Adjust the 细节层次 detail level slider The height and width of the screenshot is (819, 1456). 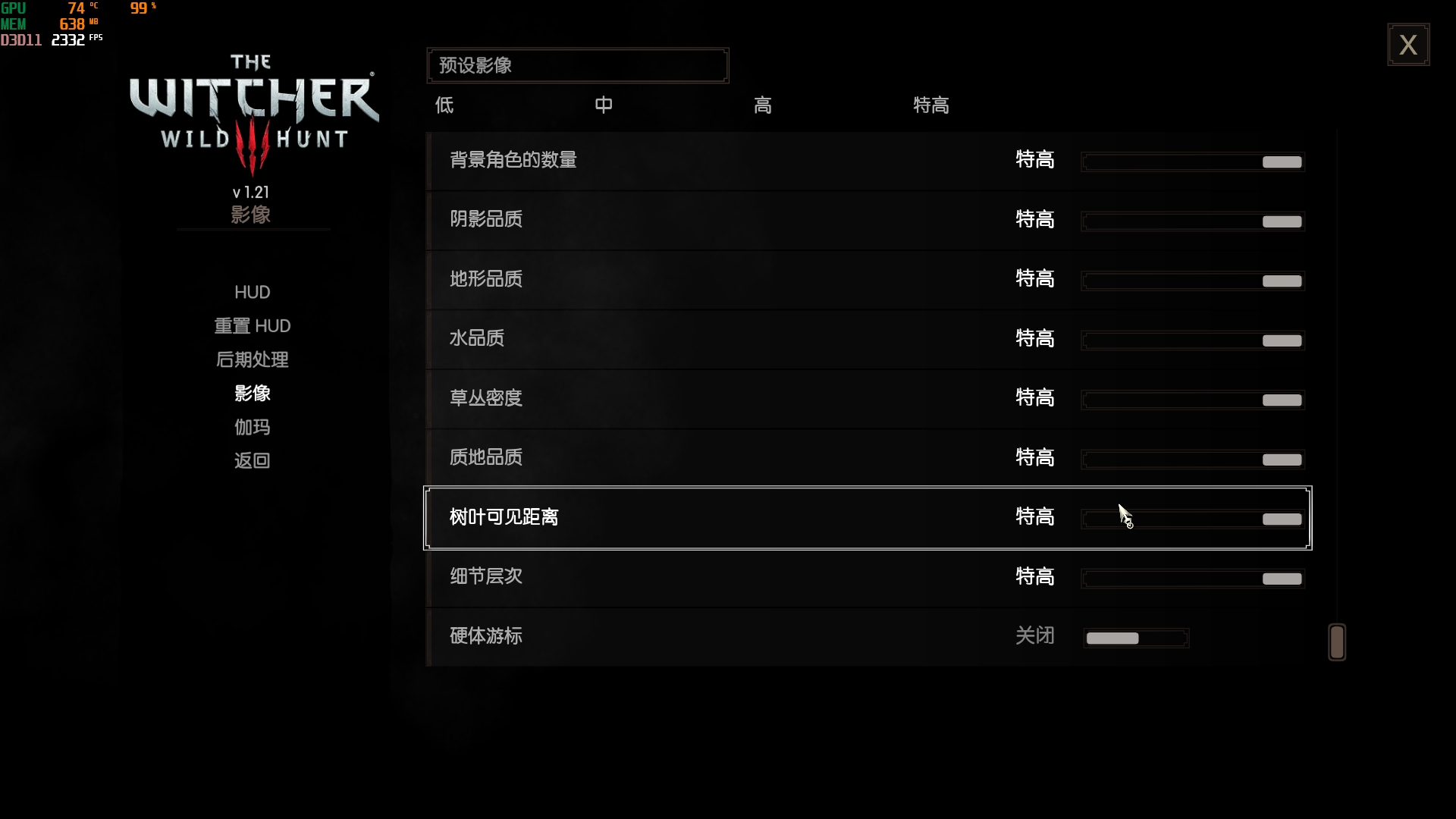pos(1192,579)
